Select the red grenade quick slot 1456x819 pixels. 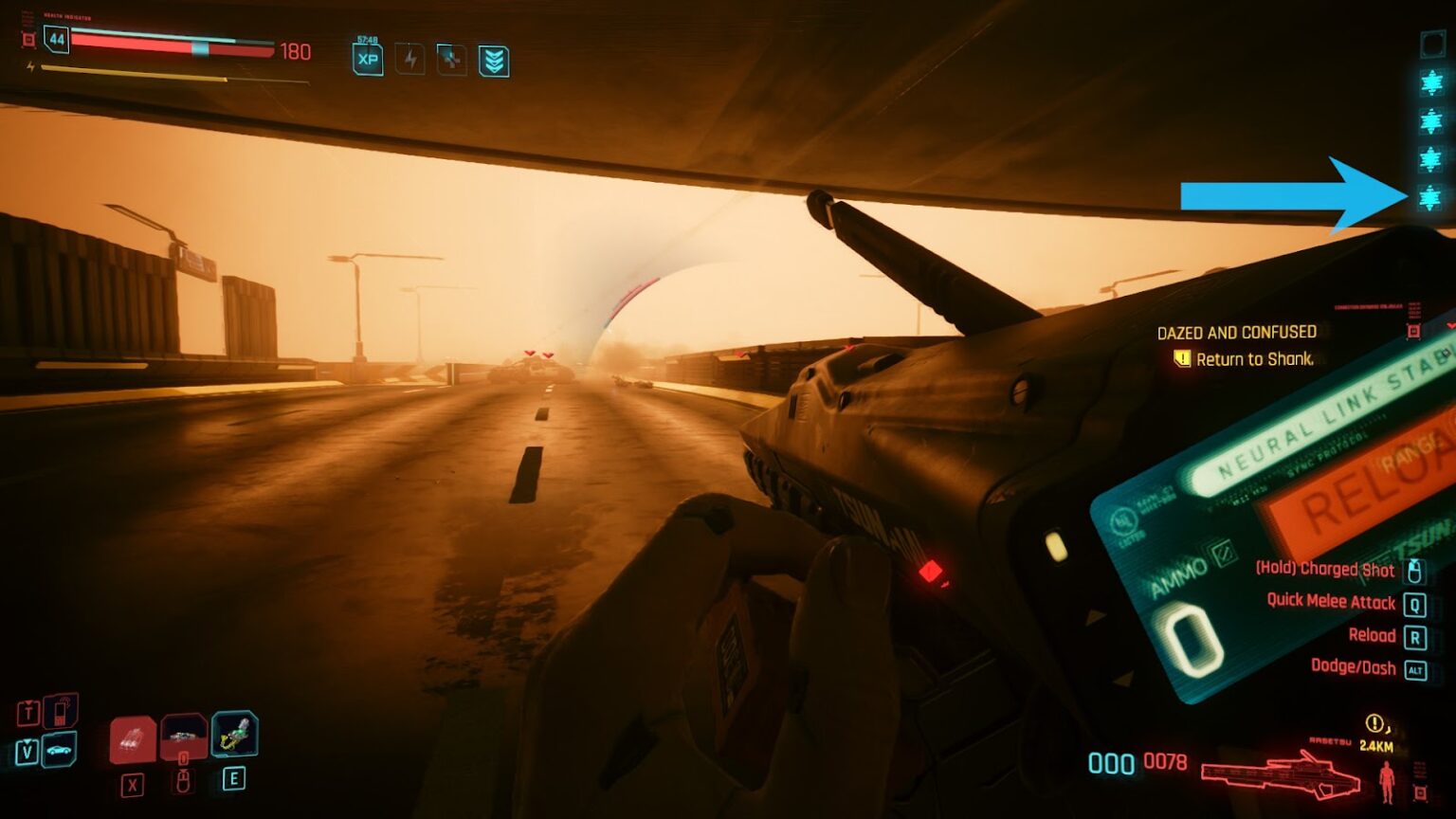[x=133, y=738]
